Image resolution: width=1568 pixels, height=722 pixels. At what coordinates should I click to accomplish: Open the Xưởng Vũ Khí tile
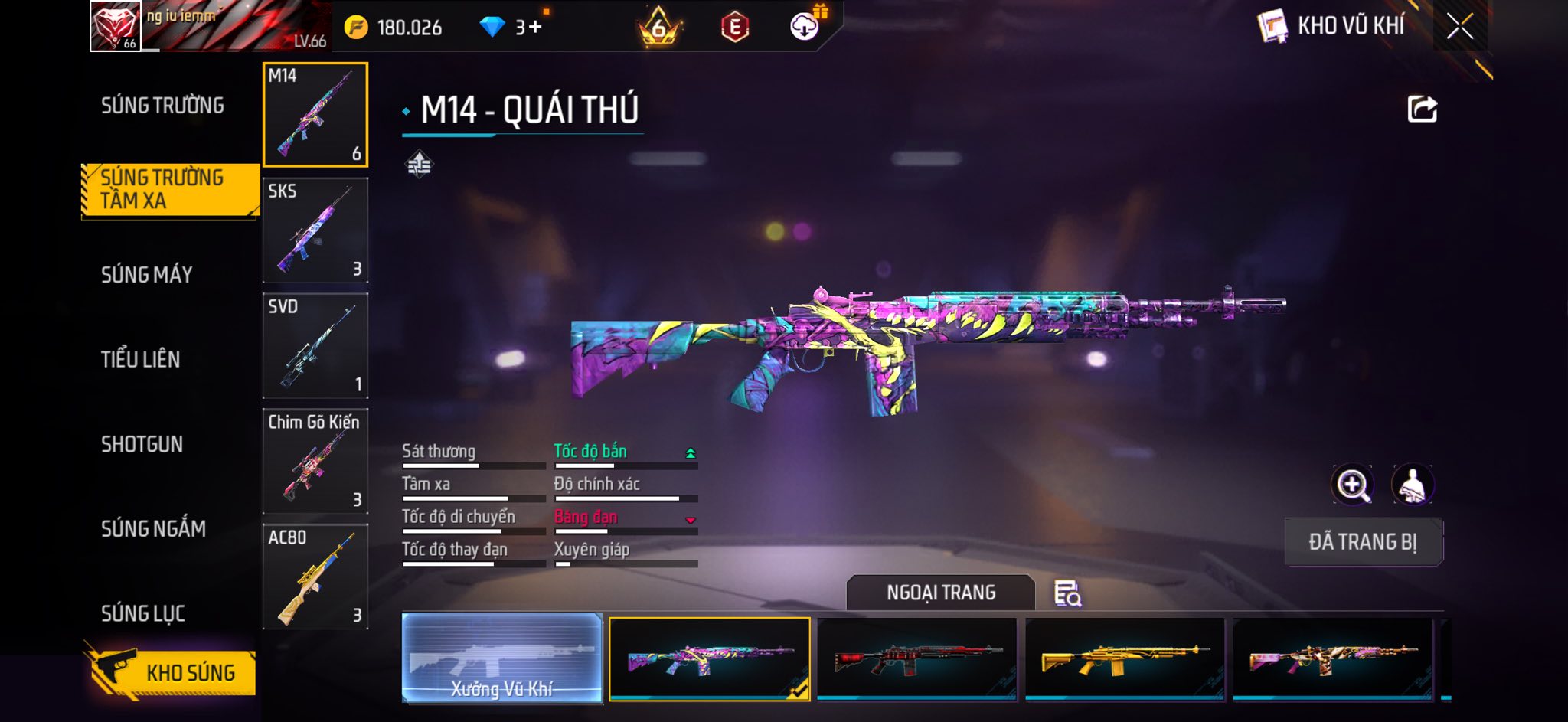[501, 658]
